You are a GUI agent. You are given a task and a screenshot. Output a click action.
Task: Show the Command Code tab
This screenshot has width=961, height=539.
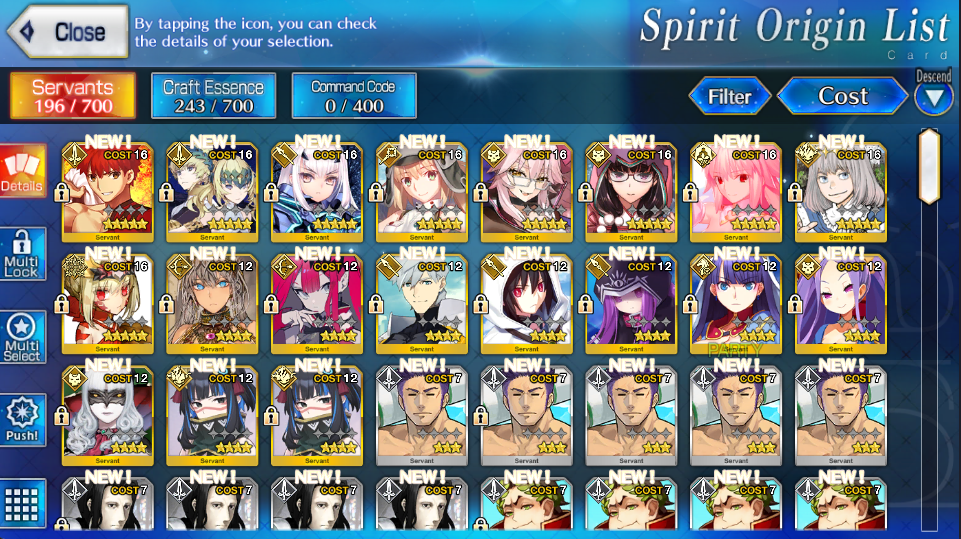[x=353, y=96]
